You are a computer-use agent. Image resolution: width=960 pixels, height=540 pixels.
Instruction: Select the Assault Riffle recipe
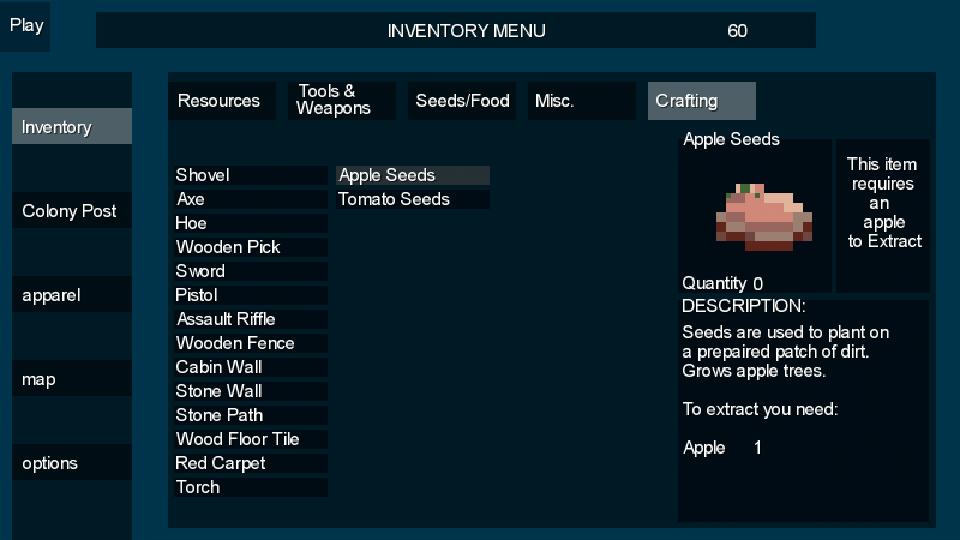tap(250, 319)
